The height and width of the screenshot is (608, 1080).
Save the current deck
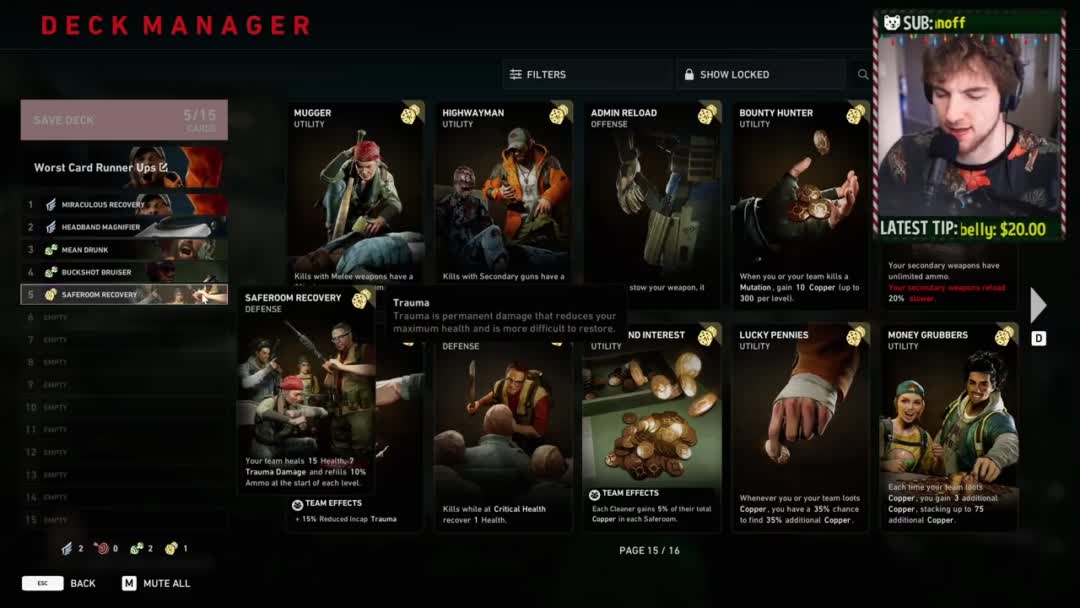click(x=124, y=120)
